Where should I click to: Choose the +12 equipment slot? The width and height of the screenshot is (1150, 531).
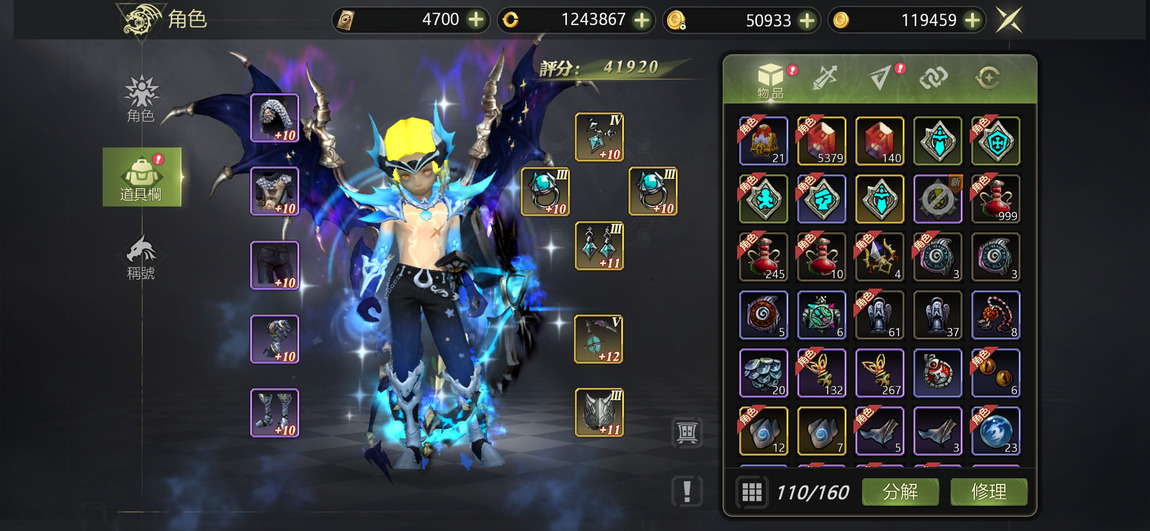[x=599, y=339]
